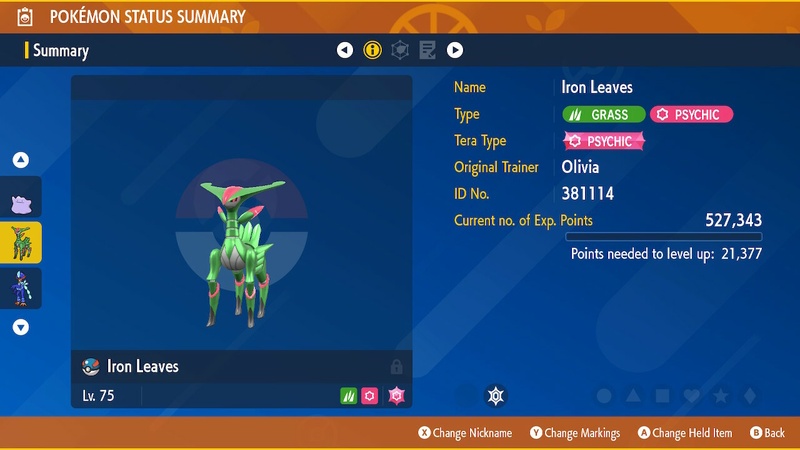This screenshot has height=450, width=800.
Task: Toggle the star marking
Action: pyautogui.click(x=720, y=396)
